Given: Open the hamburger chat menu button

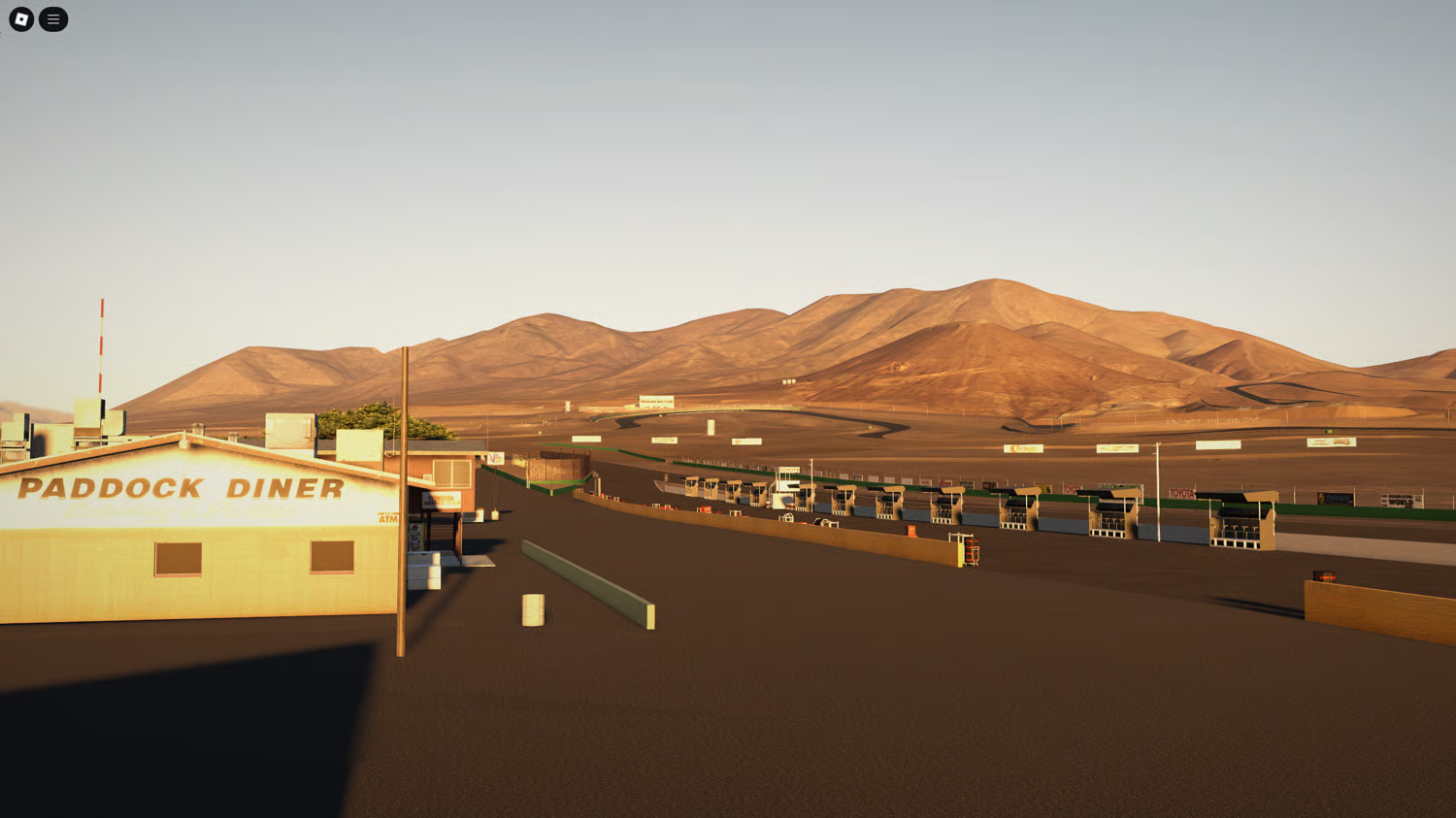Looking at the screenshot, I should (x=53, y=19).
